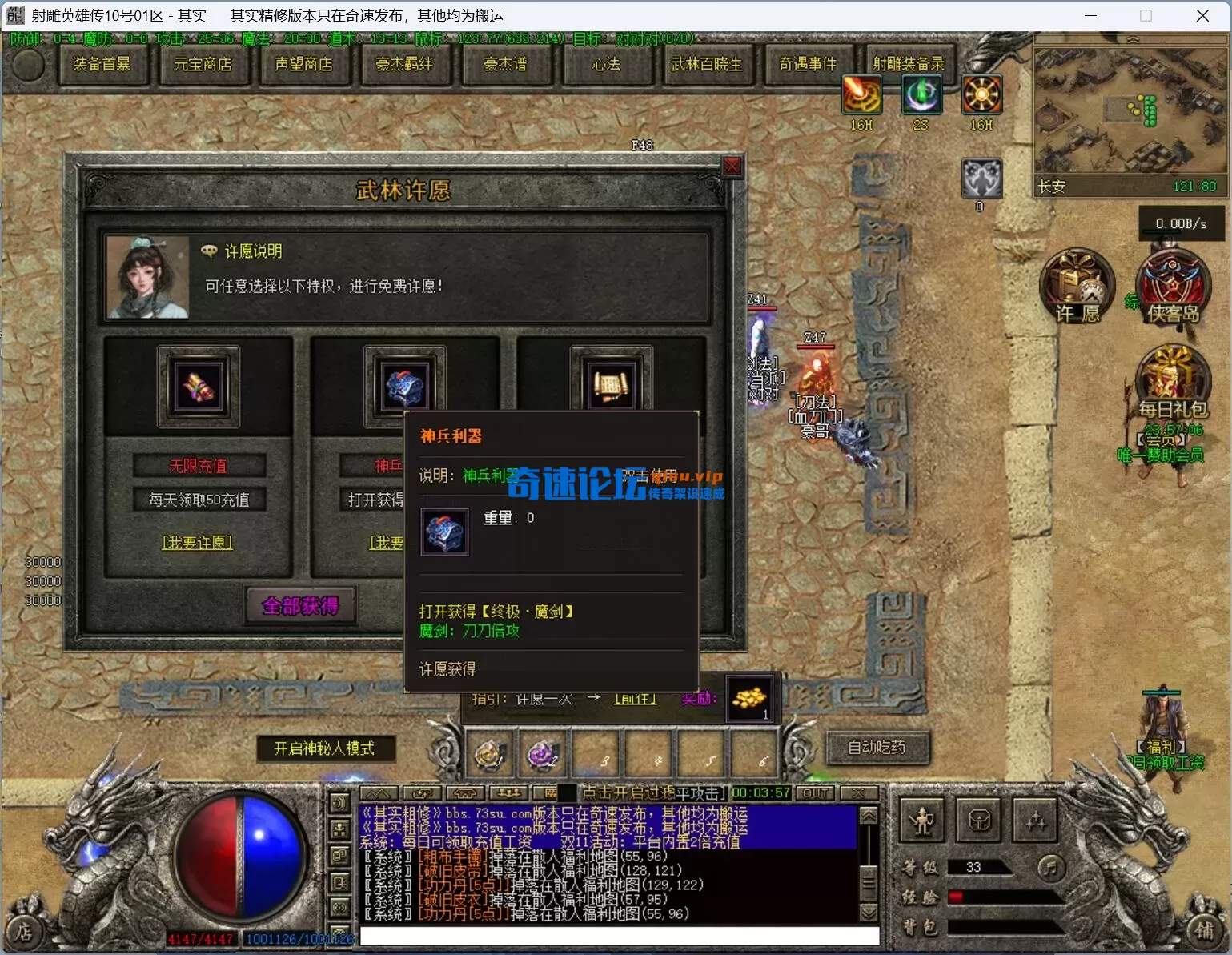Open the 奇遇事件 menu
Screen dimensions: 1232x955
[x=808, y=64]
